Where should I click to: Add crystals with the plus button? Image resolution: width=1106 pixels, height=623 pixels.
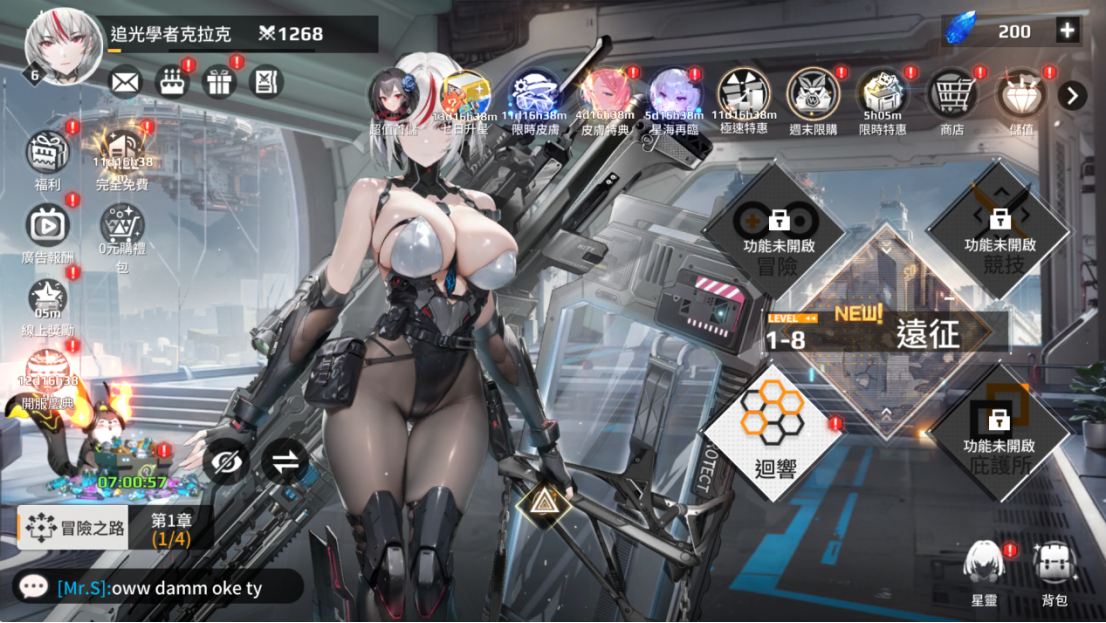pos(1068,31)
